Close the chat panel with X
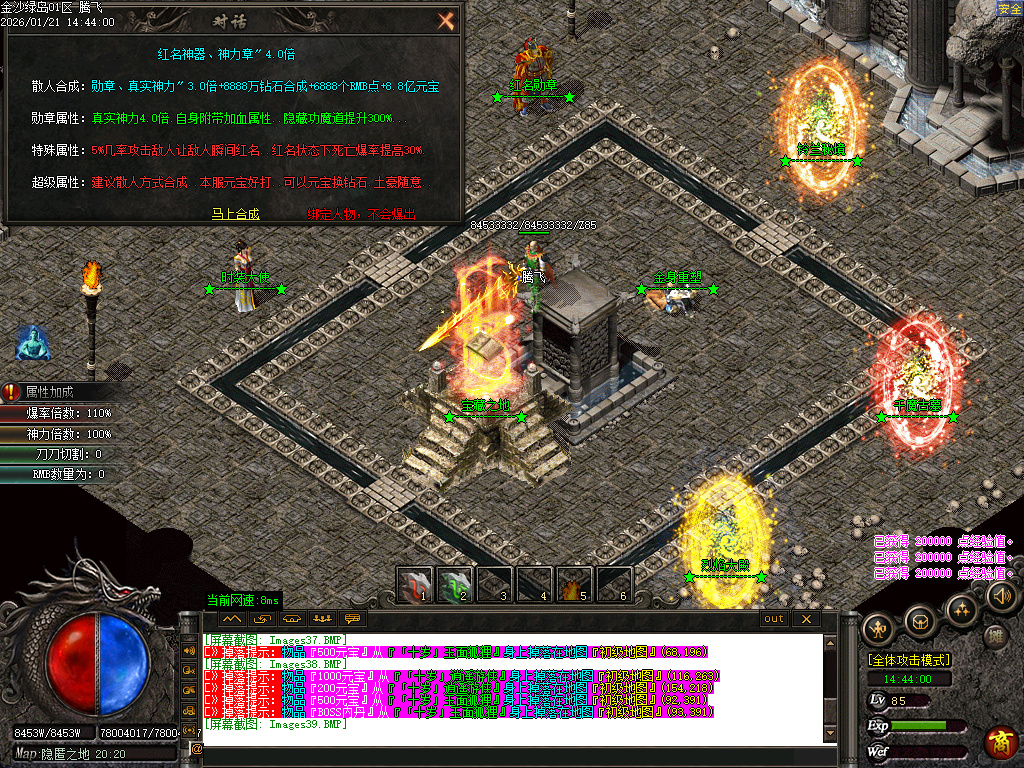The width and height of the screenshot is (1024, 768). pos(806,619)
